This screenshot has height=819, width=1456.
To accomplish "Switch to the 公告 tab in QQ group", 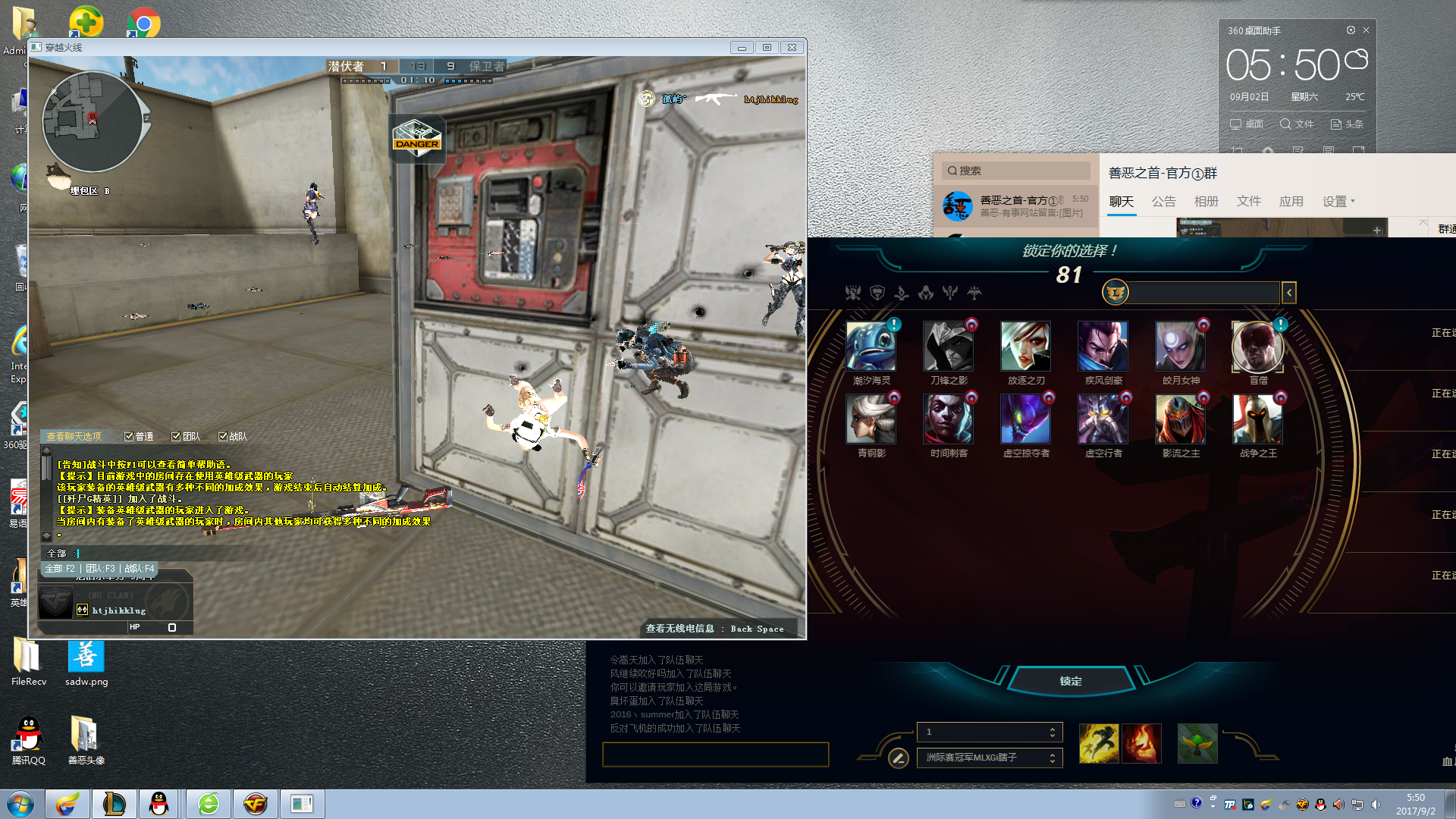I will 1163,202.
